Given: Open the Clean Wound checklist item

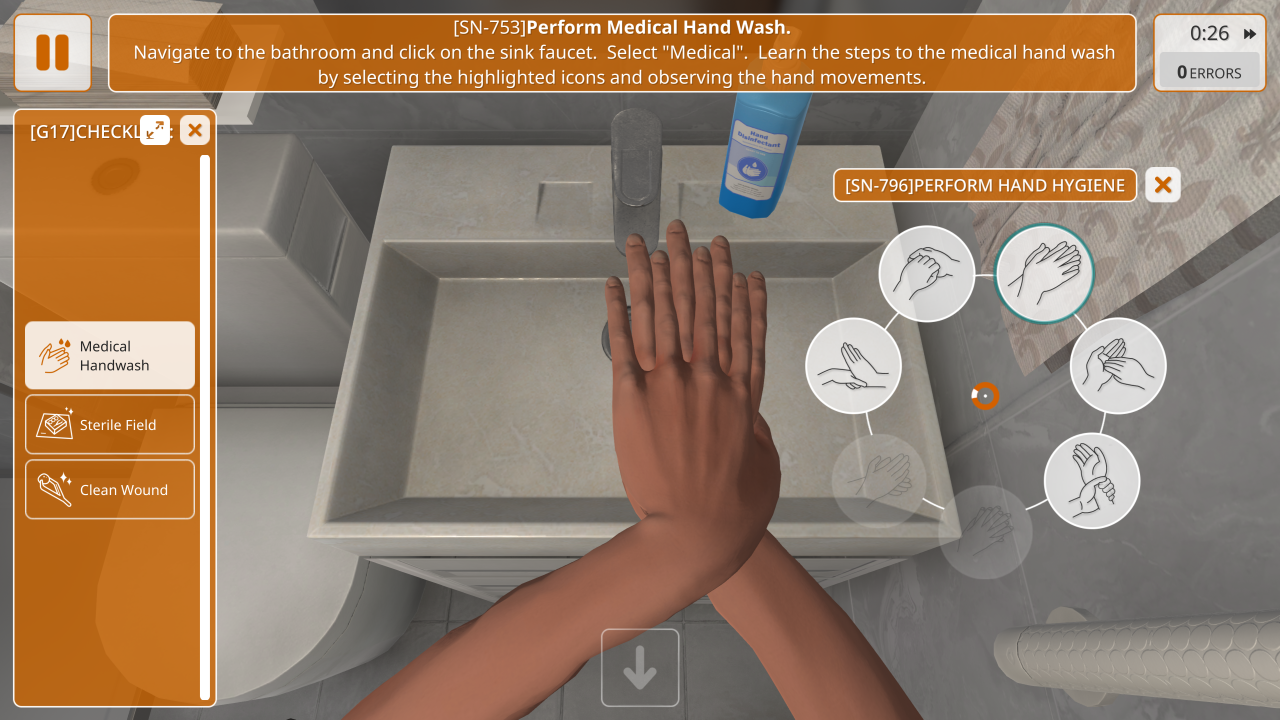Looking at the screenshot, I should coord(110,490).
